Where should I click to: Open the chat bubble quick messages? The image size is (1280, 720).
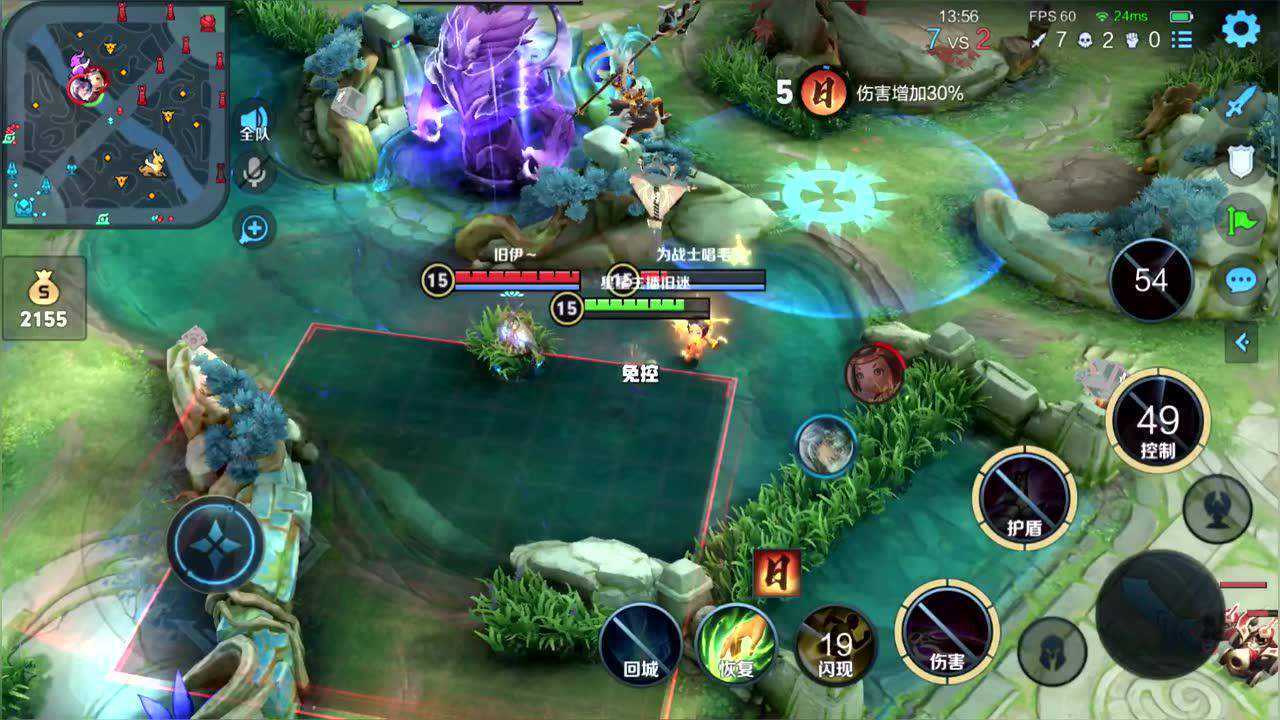point(1241,281)
